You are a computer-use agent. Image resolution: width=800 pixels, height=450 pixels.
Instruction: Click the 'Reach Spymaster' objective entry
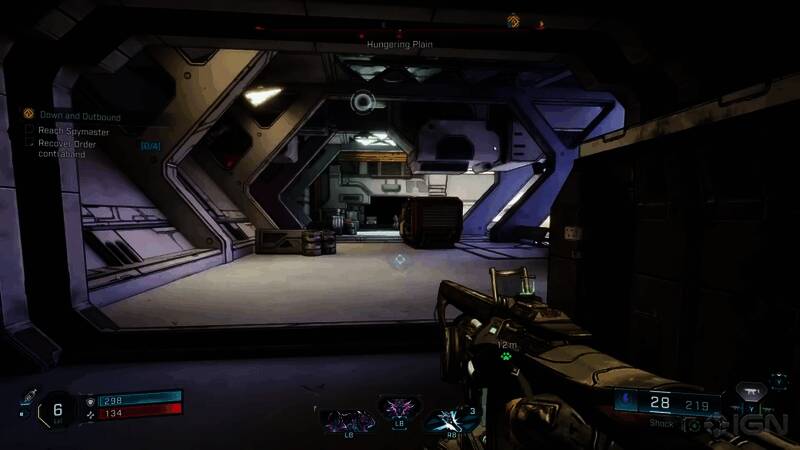click(x=73, y=130)
